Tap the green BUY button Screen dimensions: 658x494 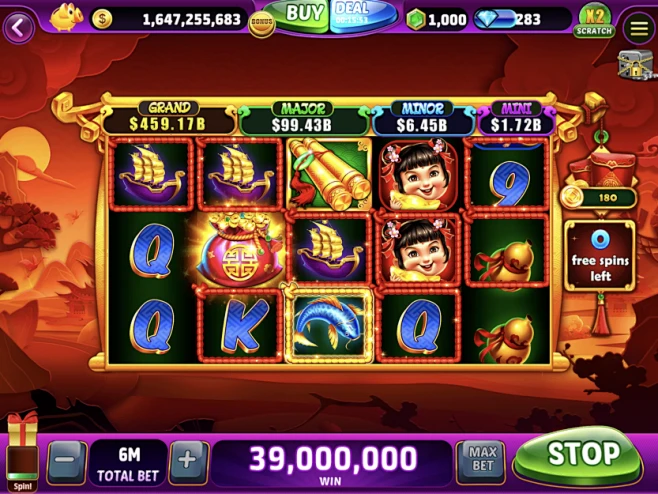303,13
